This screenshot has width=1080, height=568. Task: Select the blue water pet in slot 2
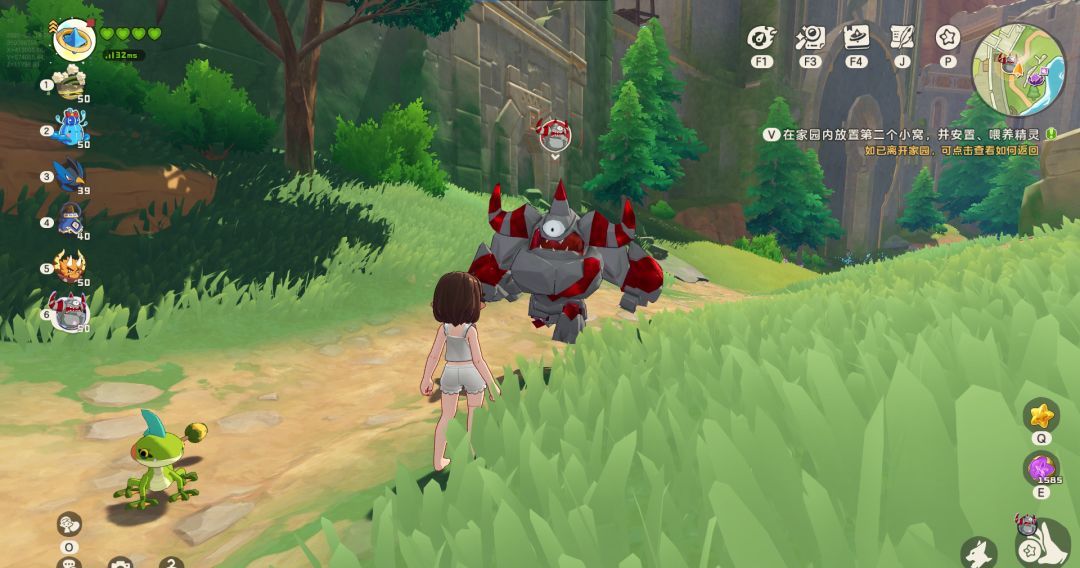click(71, 128)
